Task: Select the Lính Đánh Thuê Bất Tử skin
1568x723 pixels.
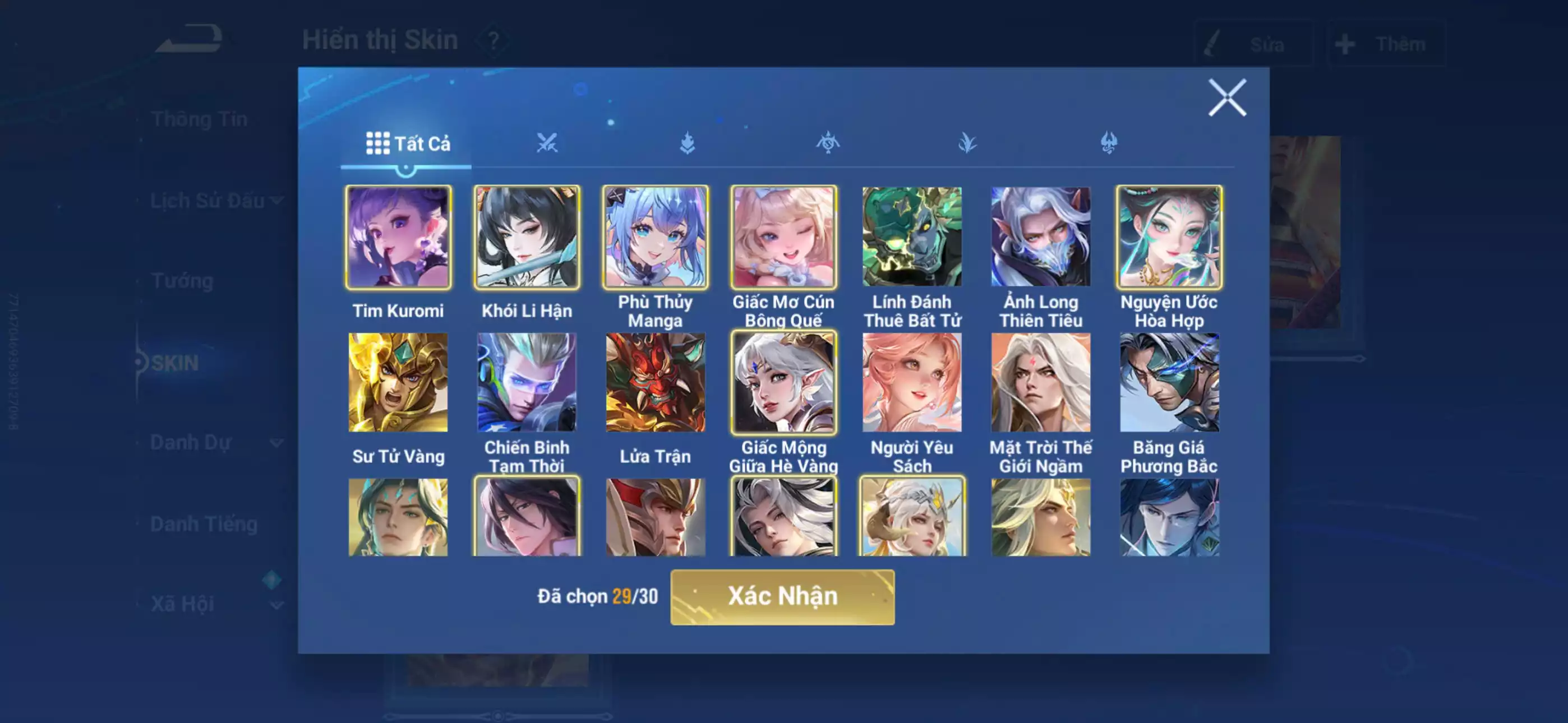Action: coord(912,237)
